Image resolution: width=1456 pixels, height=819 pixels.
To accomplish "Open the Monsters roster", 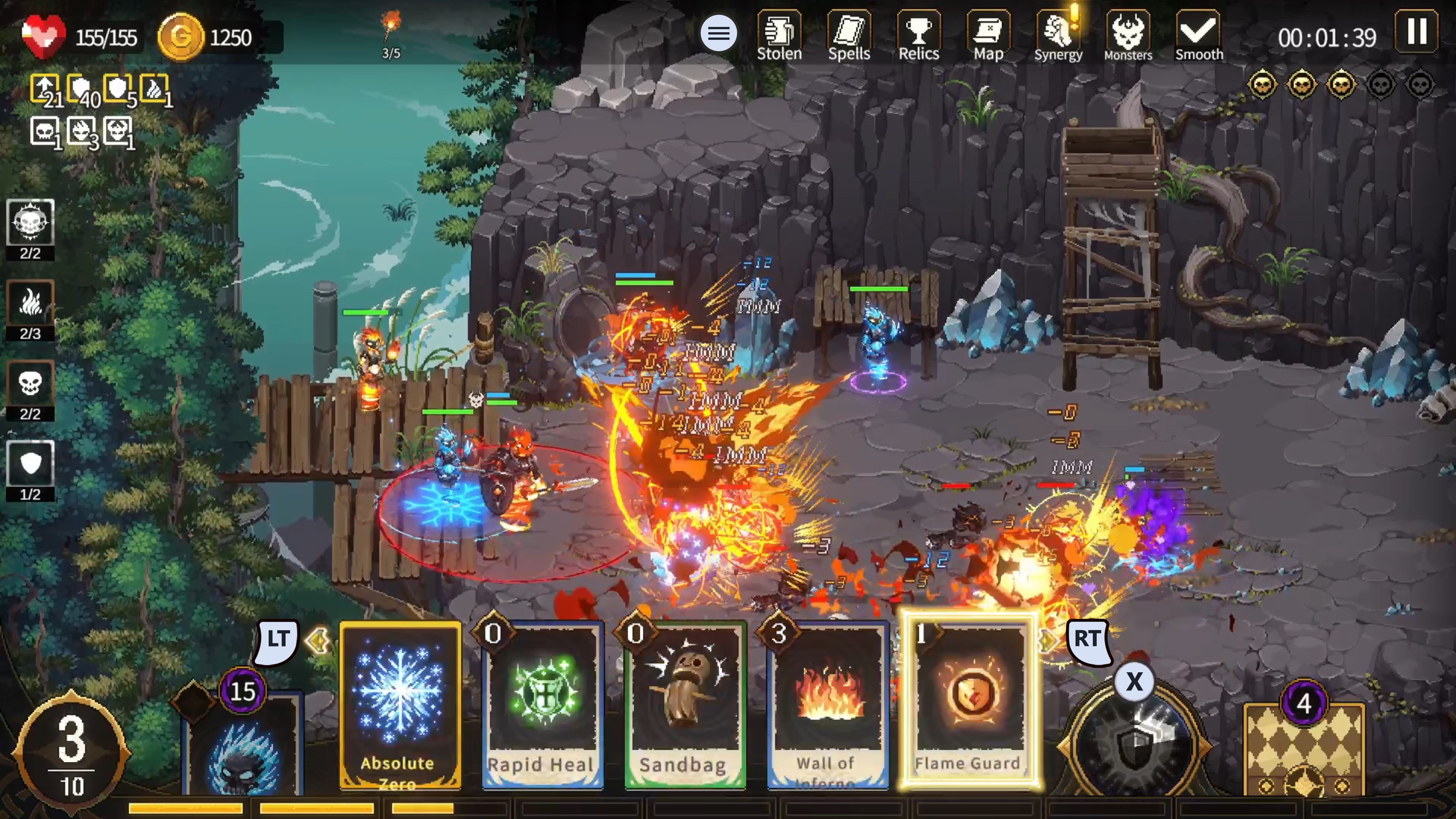I will pyautogui.click(x=1128, y=35).
